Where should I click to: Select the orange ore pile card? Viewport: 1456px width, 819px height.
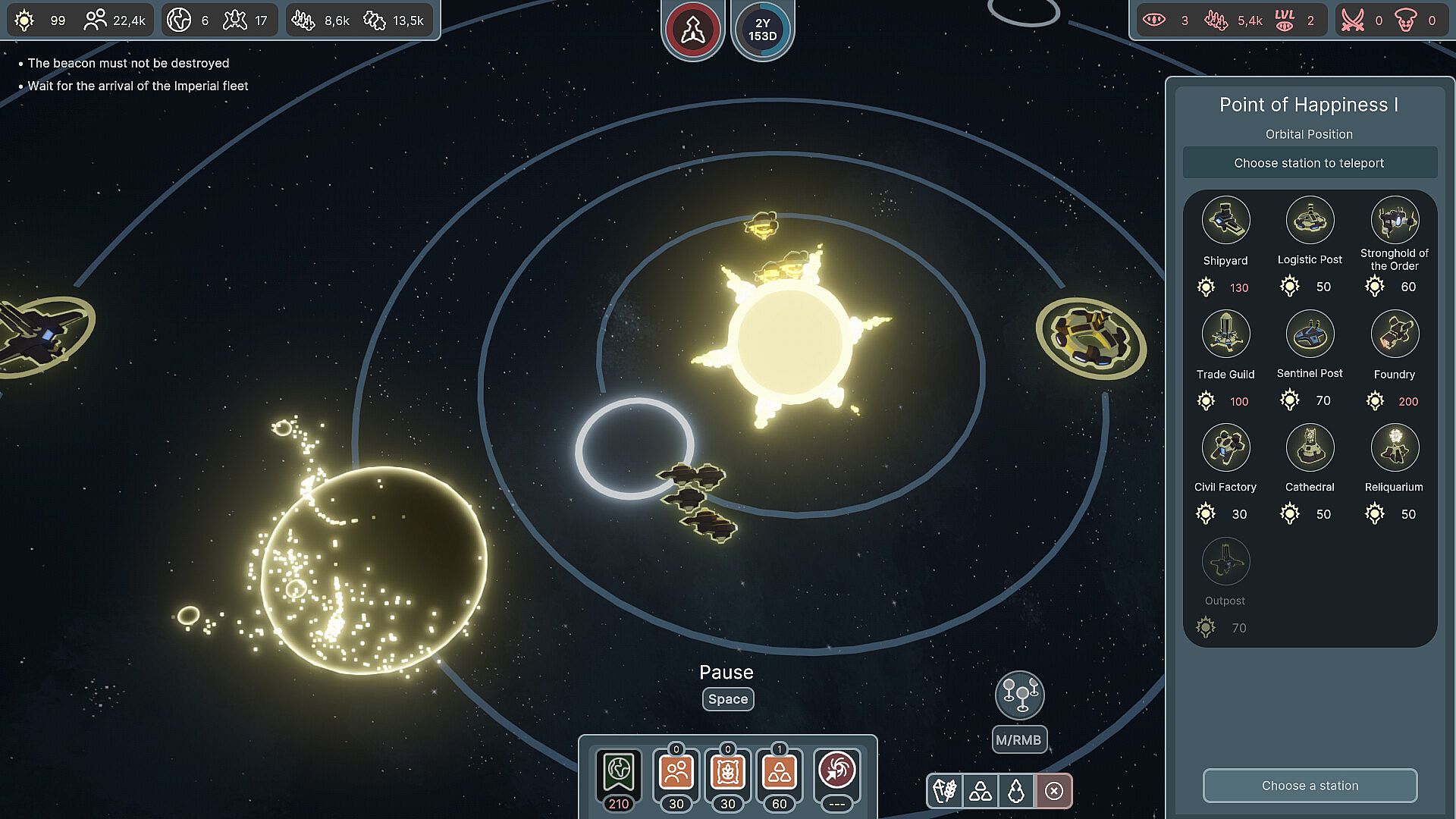pos(779,773)
